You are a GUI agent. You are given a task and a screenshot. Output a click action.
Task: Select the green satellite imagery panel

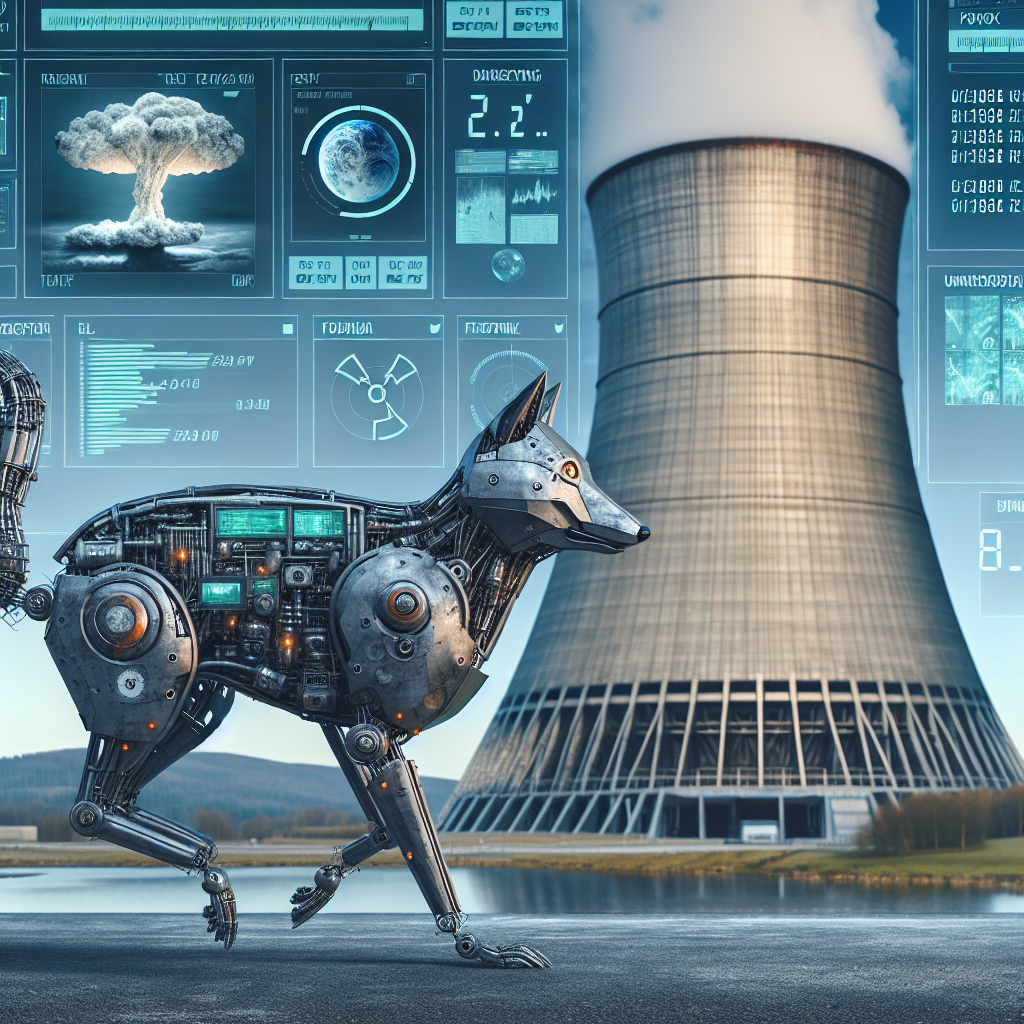click(984, 350)
